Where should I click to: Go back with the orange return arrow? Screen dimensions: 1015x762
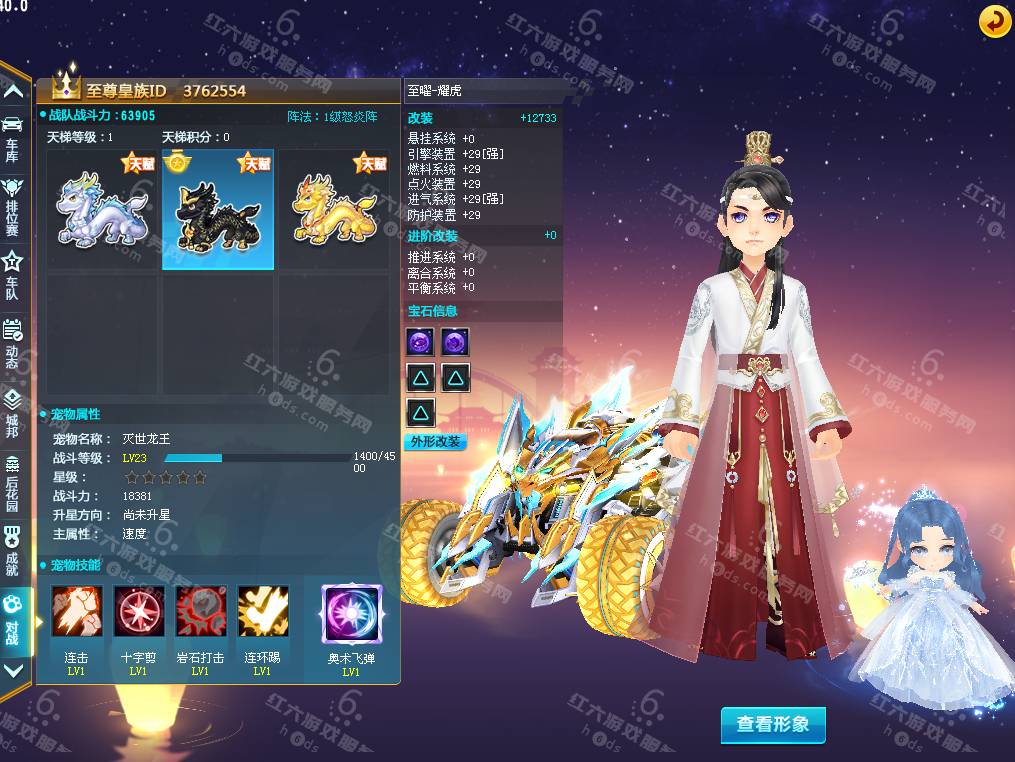994,21
